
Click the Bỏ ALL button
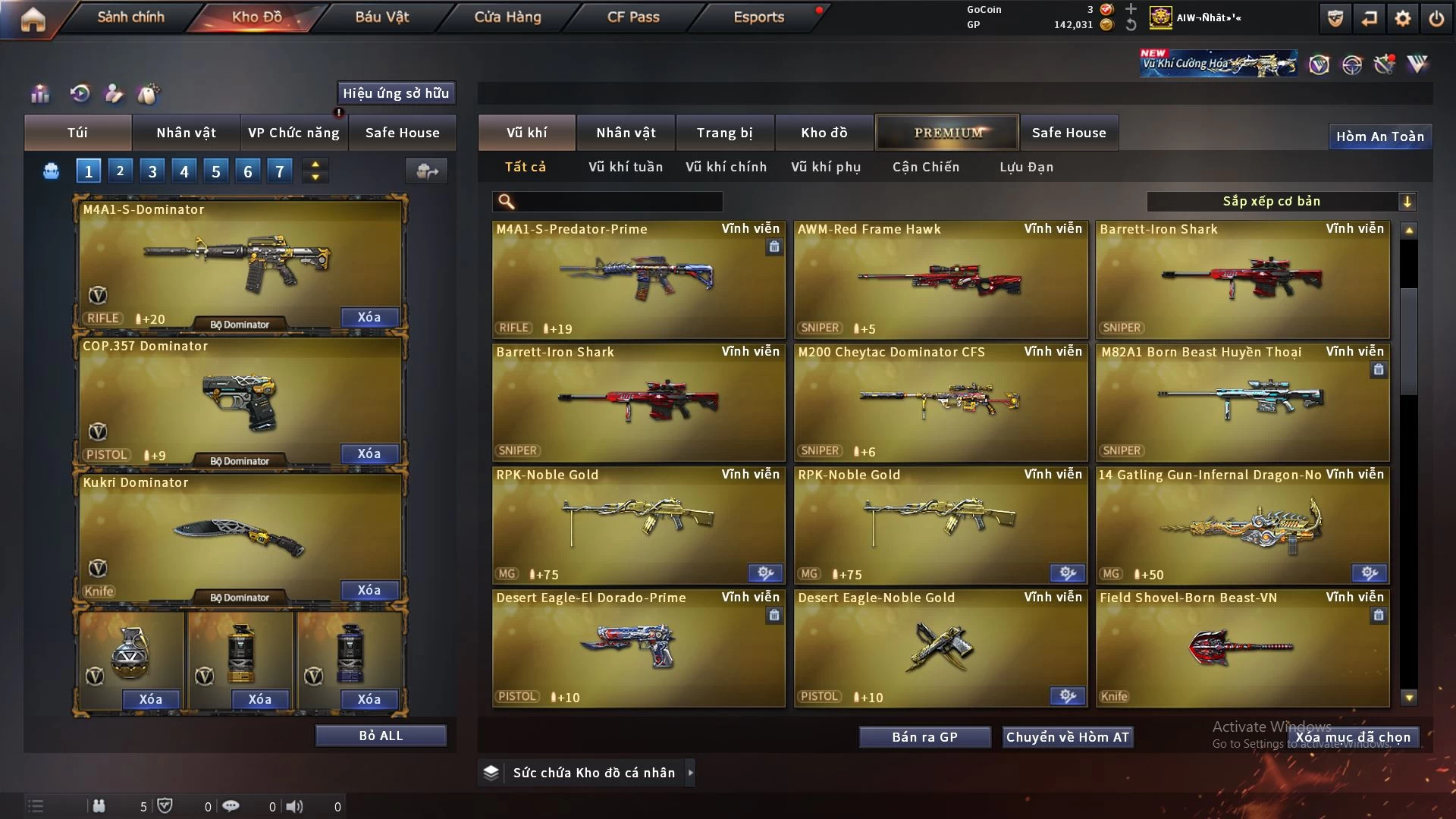pyautogui.click(x=381, y=736)
